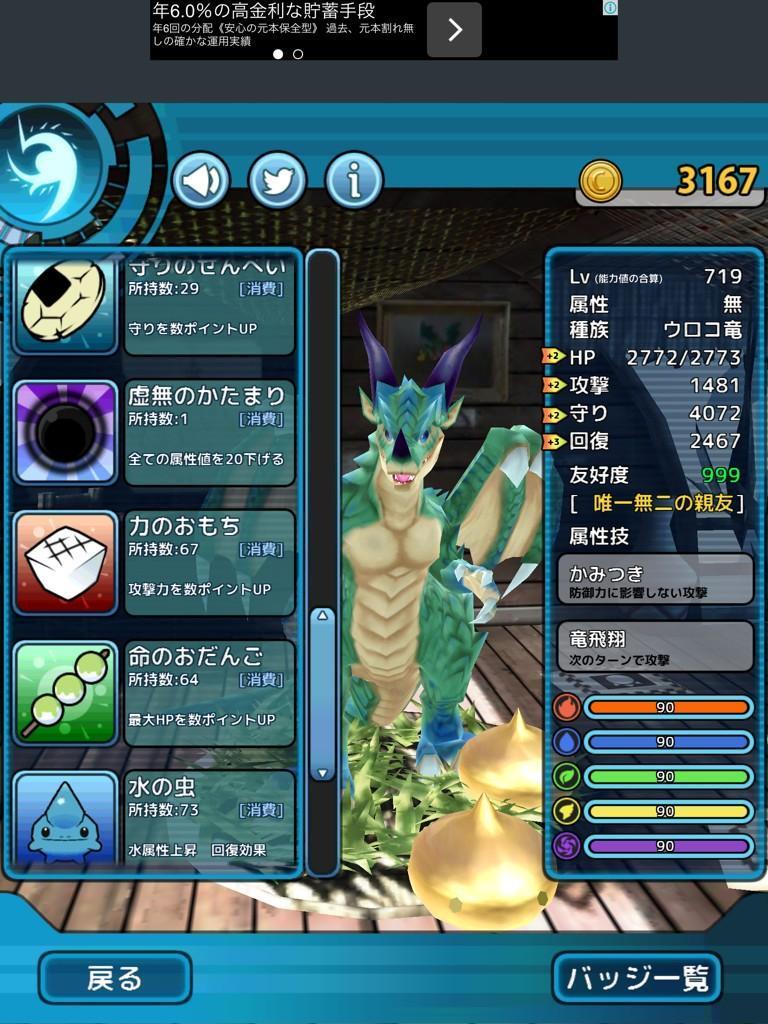Click the ad info icon
The width and height of the screenshot is (768, 1024).
610,7
